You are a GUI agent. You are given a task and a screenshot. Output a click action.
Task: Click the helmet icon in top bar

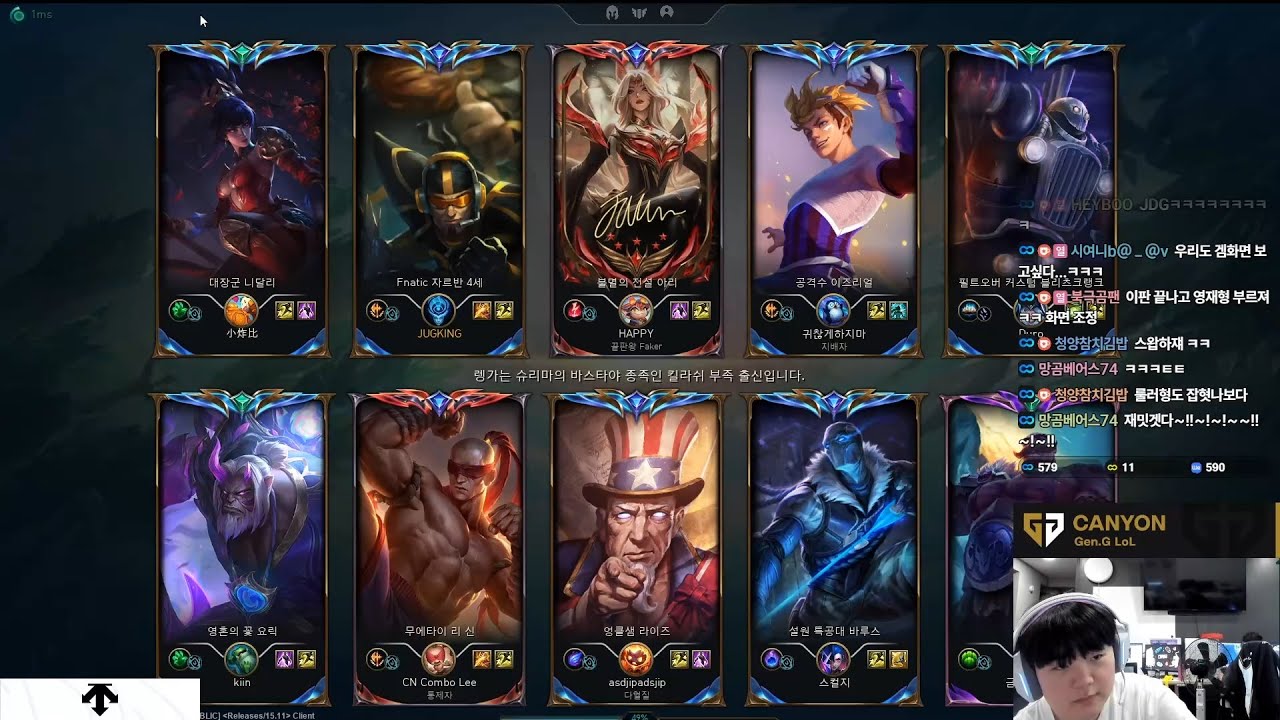(612, 13)
